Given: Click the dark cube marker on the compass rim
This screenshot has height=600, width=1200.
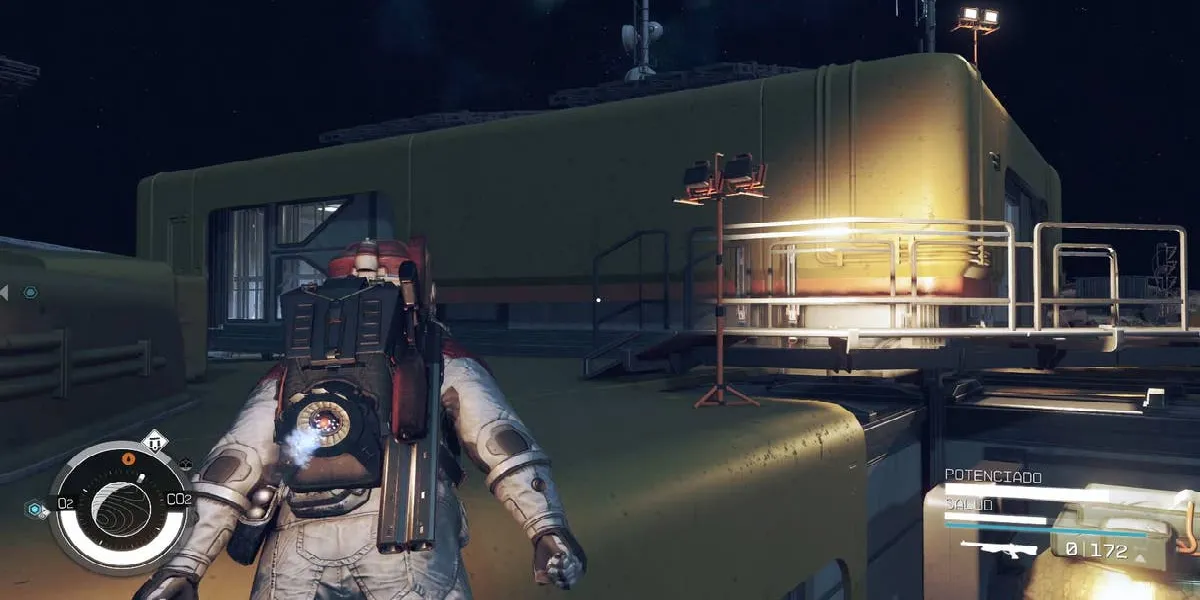Looking at the screenshot, I should (185, 464).
